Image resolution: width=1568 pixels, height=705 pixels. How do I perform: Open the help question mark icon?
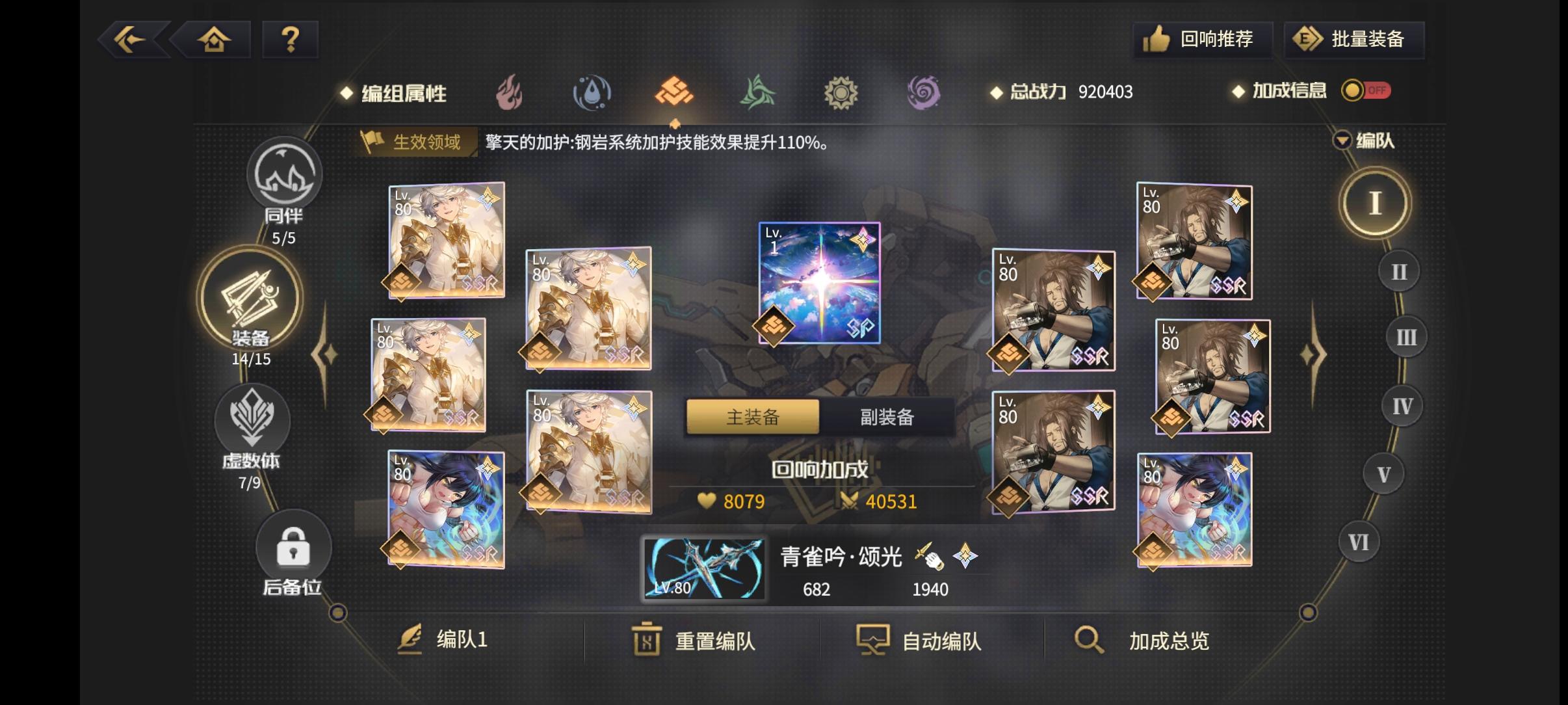pos(291,39)
